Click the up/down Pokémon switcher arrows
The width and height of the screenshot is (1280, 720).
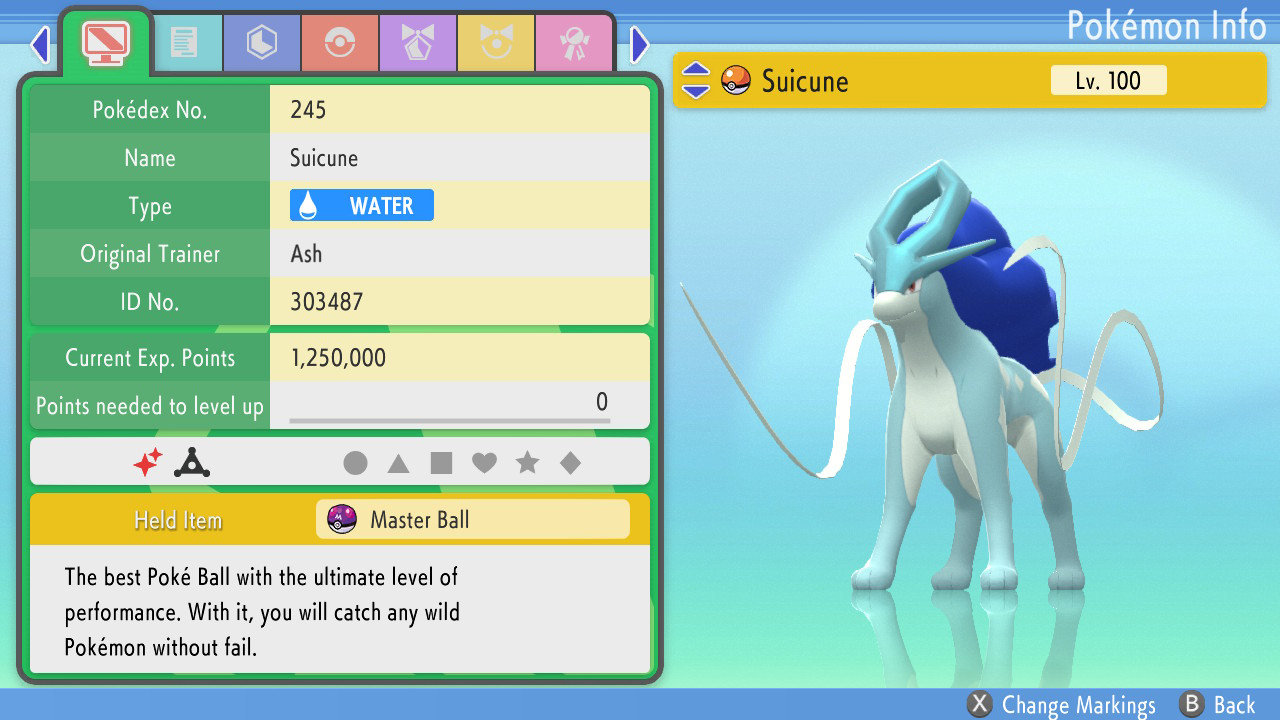[x=696, y=80]
